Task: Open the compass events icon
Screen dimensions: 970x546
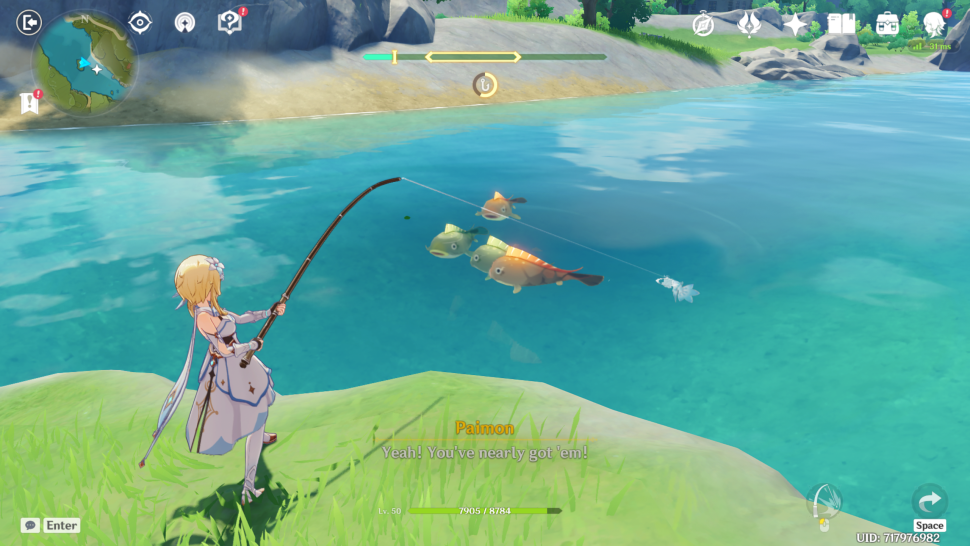Action: coord(703,25)
